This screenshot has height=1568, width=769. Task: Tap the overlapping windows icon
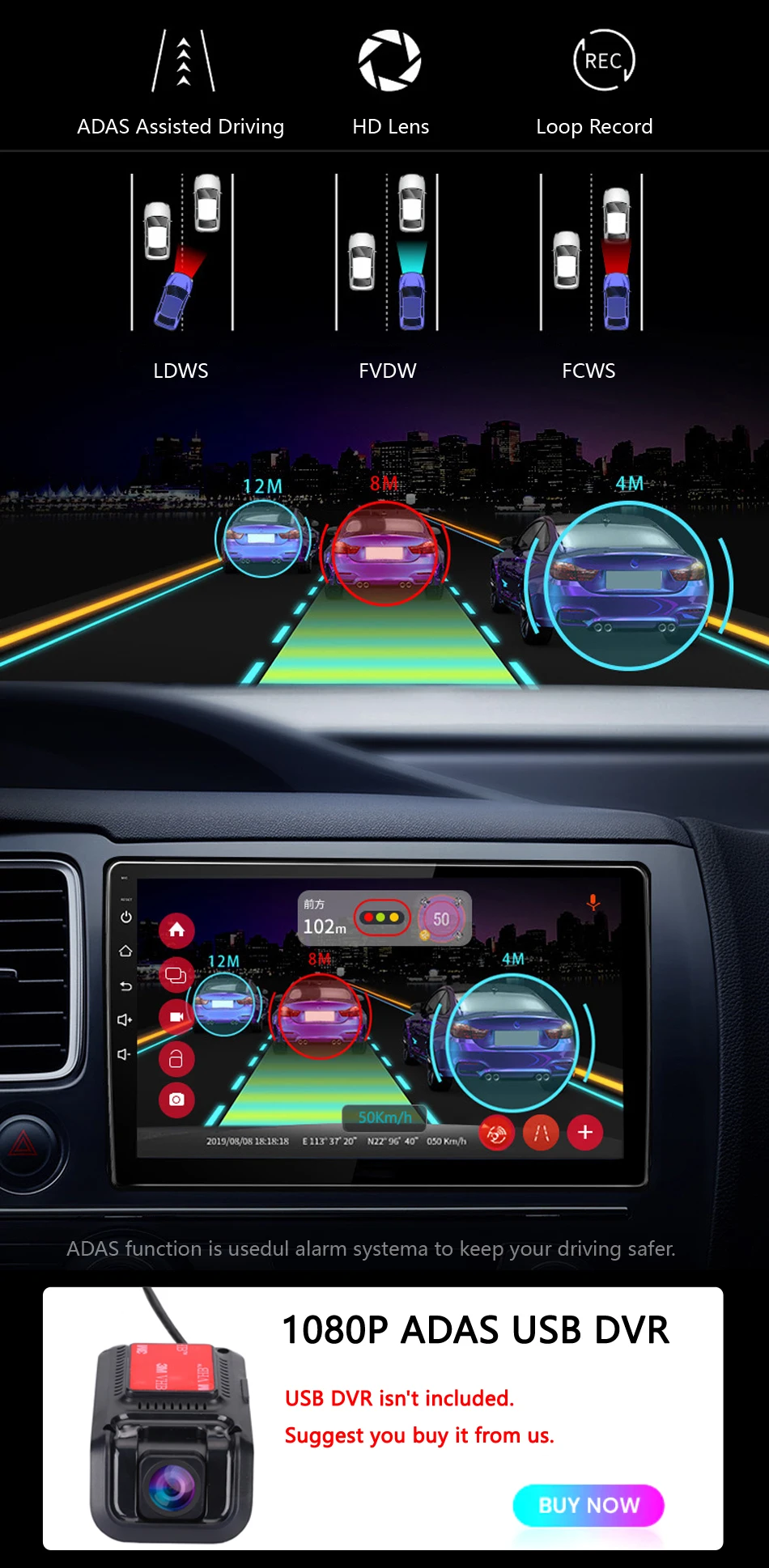(x=176, y=975)
